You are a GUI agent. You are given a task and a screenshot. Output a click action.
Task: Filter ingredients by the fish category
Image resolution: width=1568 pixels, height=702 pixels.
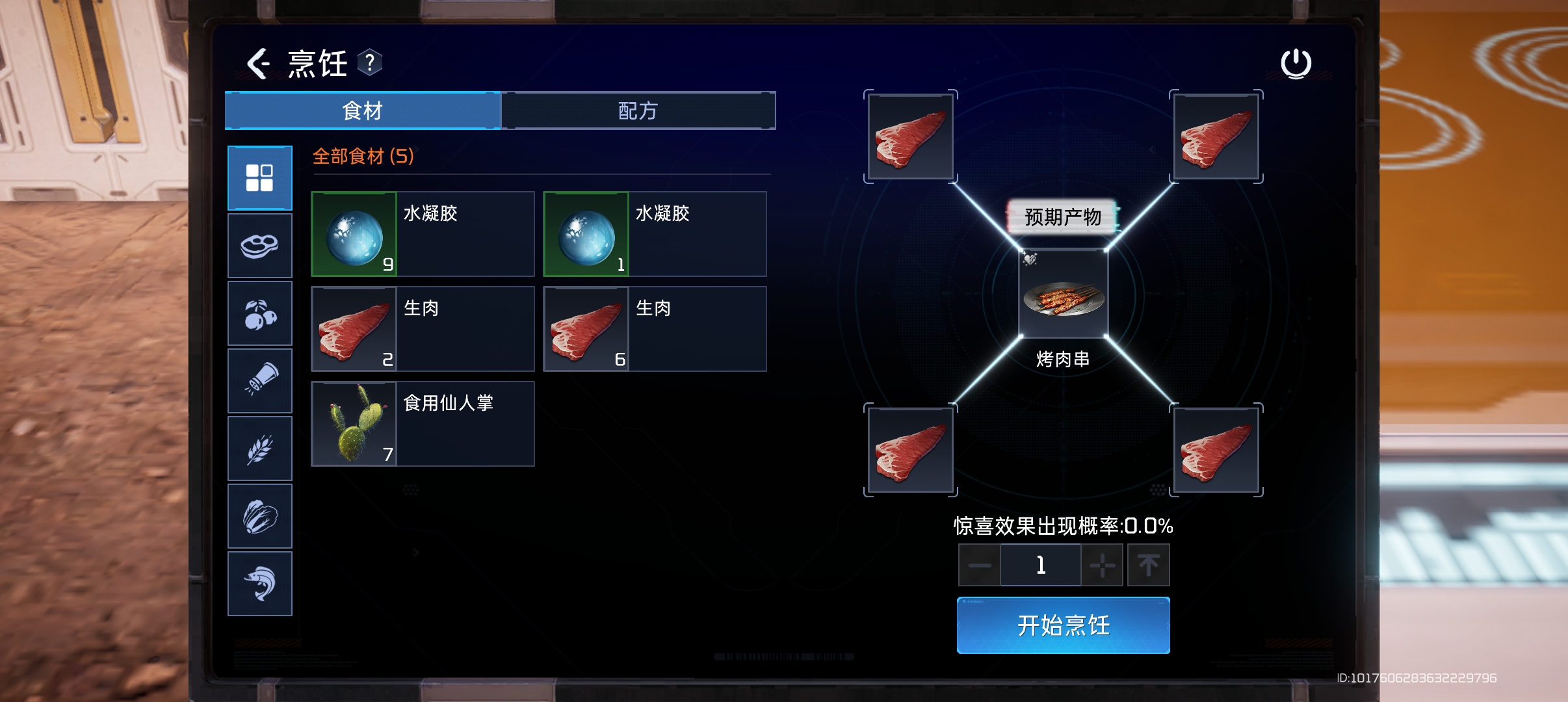click(259, 584)
